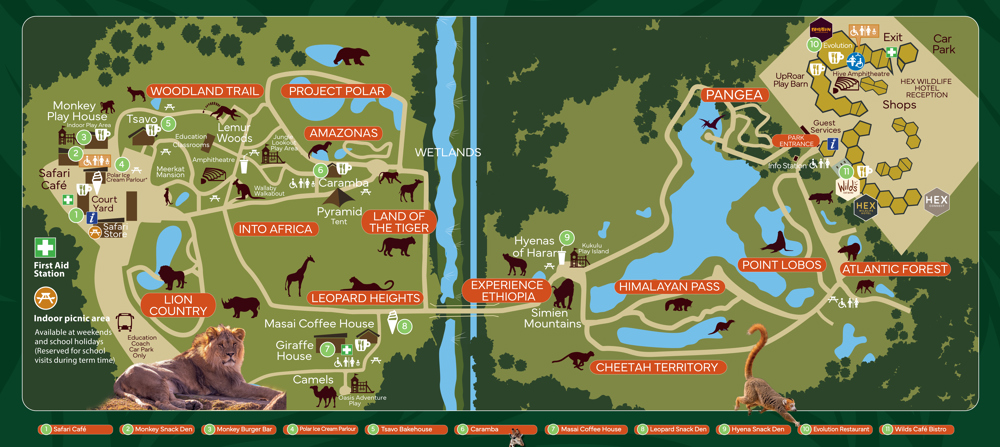Select the Wilds Café Bistro legend entry

920,429
